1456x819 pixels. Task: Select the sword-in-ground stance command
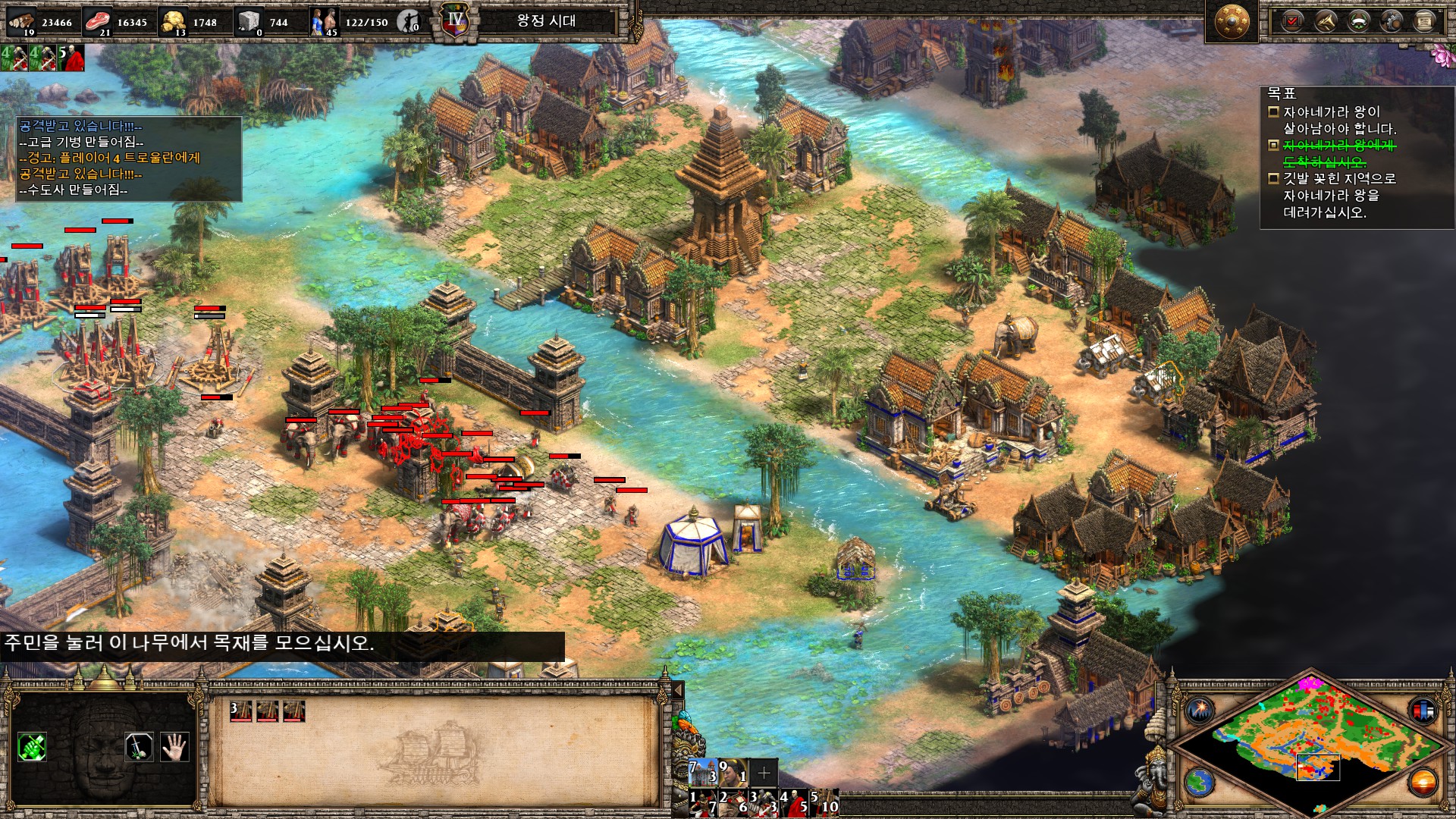click(139, 747)
